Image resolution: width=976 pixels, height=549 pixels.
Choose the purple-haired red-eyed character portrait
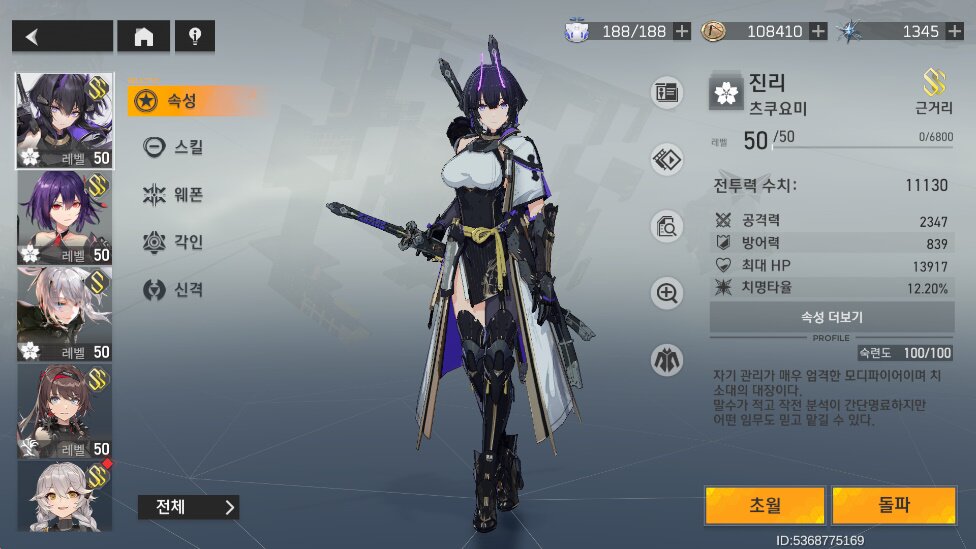point(64,217)
